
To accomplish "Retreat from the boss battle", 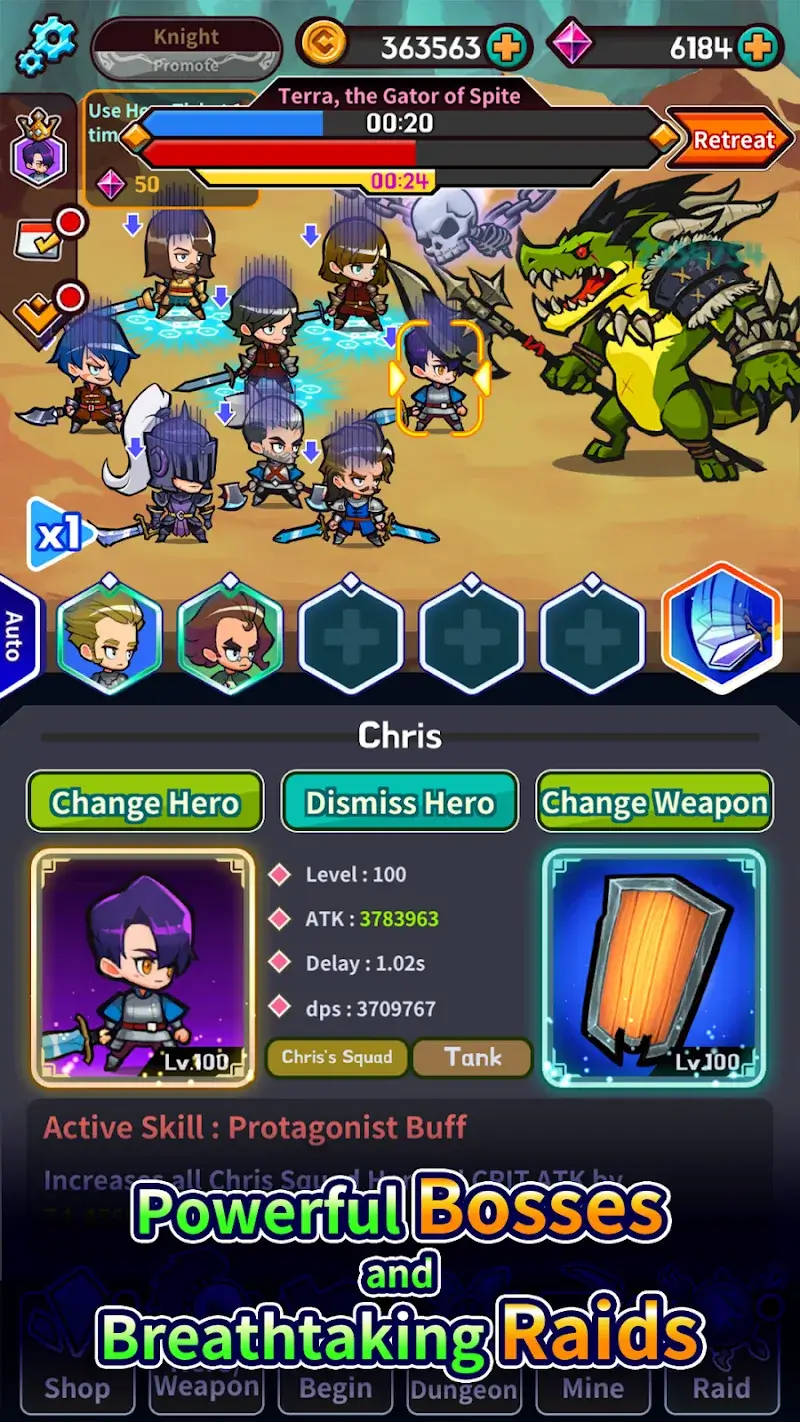I will pos(733,141).
